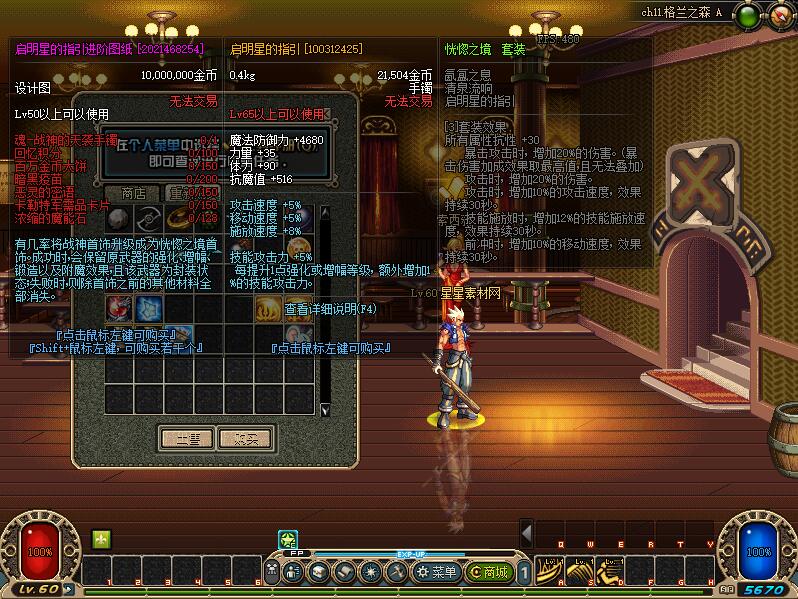798x599 pixels.
Task: Switch to the 商店 (Shop) tab
Action: tap(133, 193)
